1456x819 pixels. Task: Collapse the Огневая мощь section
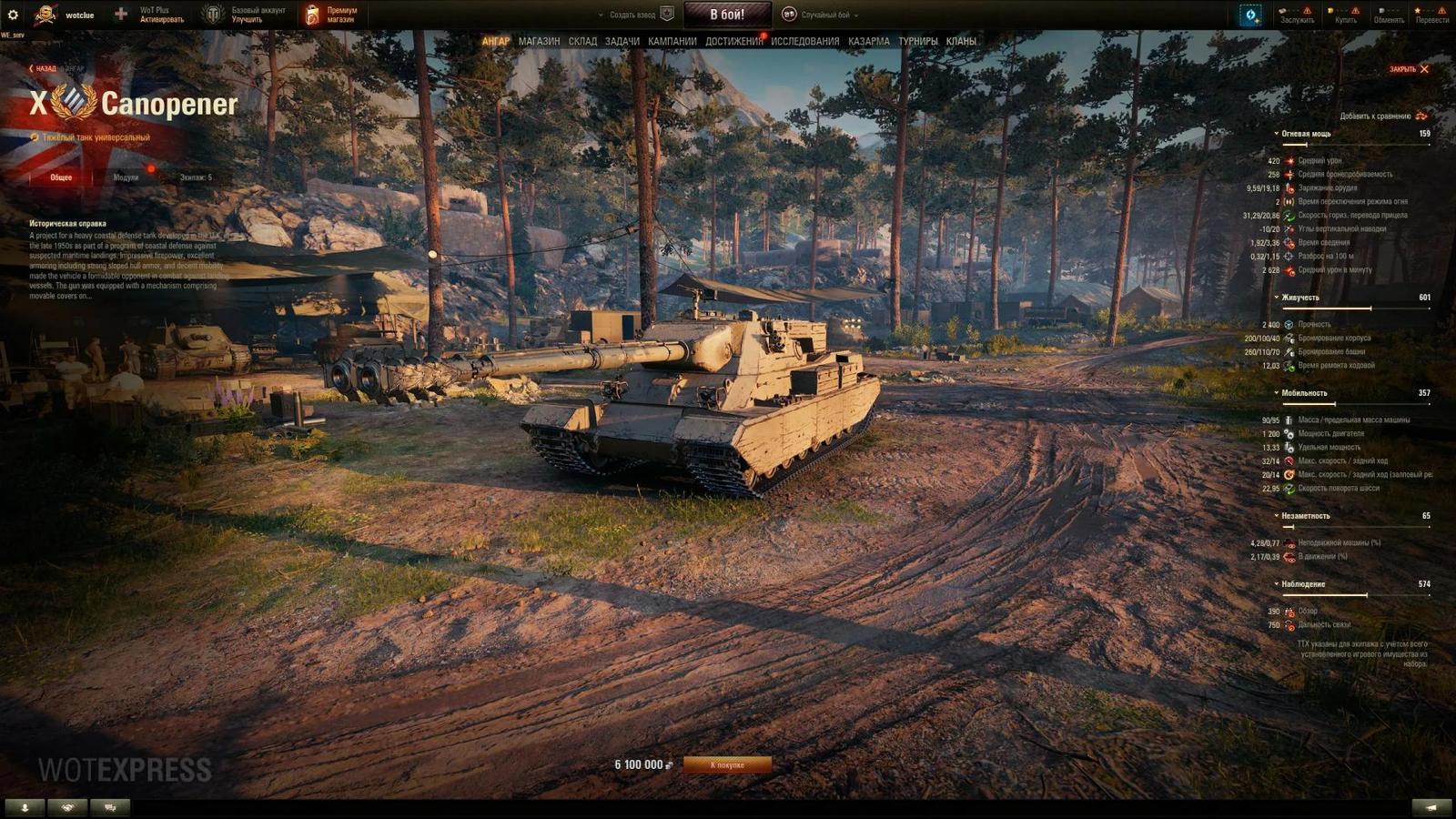point(1276,132)
